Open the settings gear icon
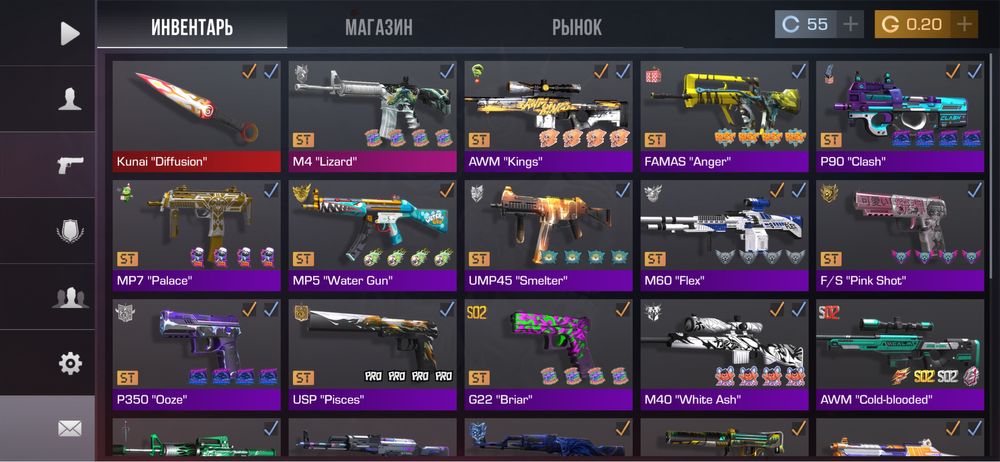Image resolution: width=1000 pixels, height=462 pixels. pos(69,363)
